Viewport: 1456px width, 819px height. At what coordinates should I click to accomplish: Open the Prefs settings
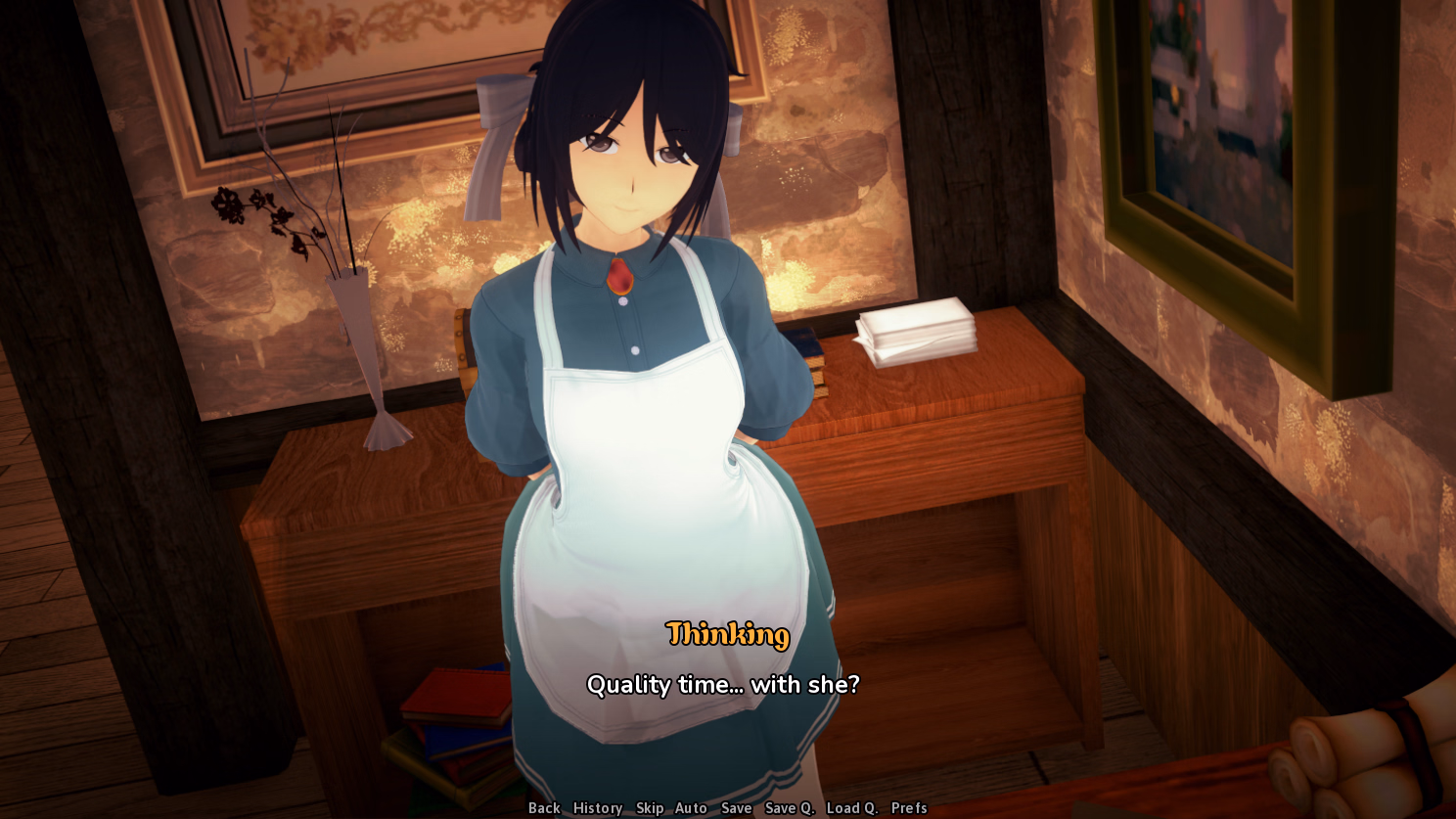(x=909, y=808)
